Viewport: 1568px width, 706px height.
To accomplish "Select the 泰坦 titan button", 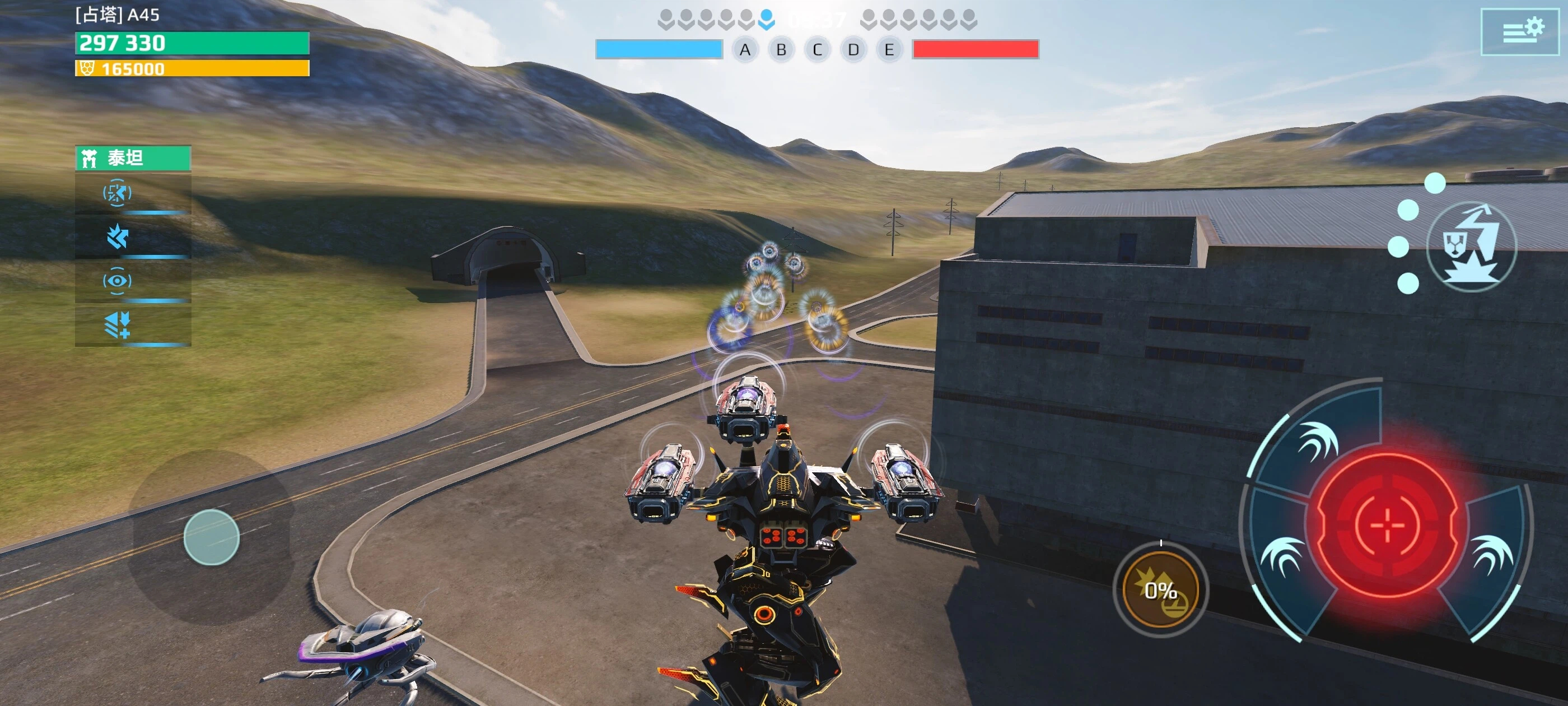I will pos(133,158).
